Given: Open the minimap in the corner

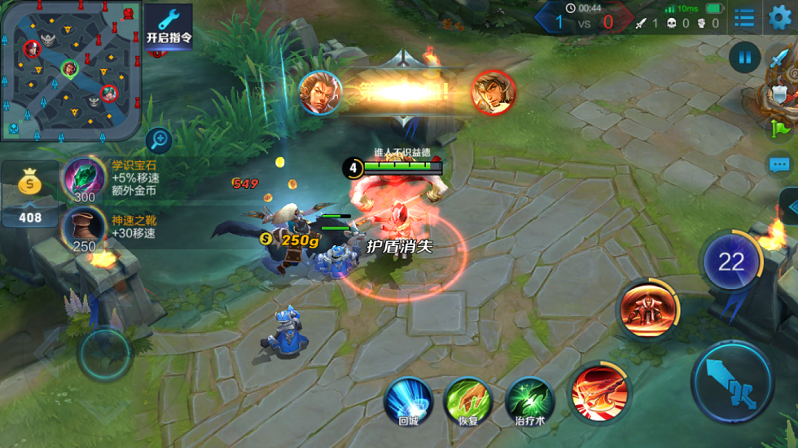Looking at the screenshot, I should [x=70, y=70].
